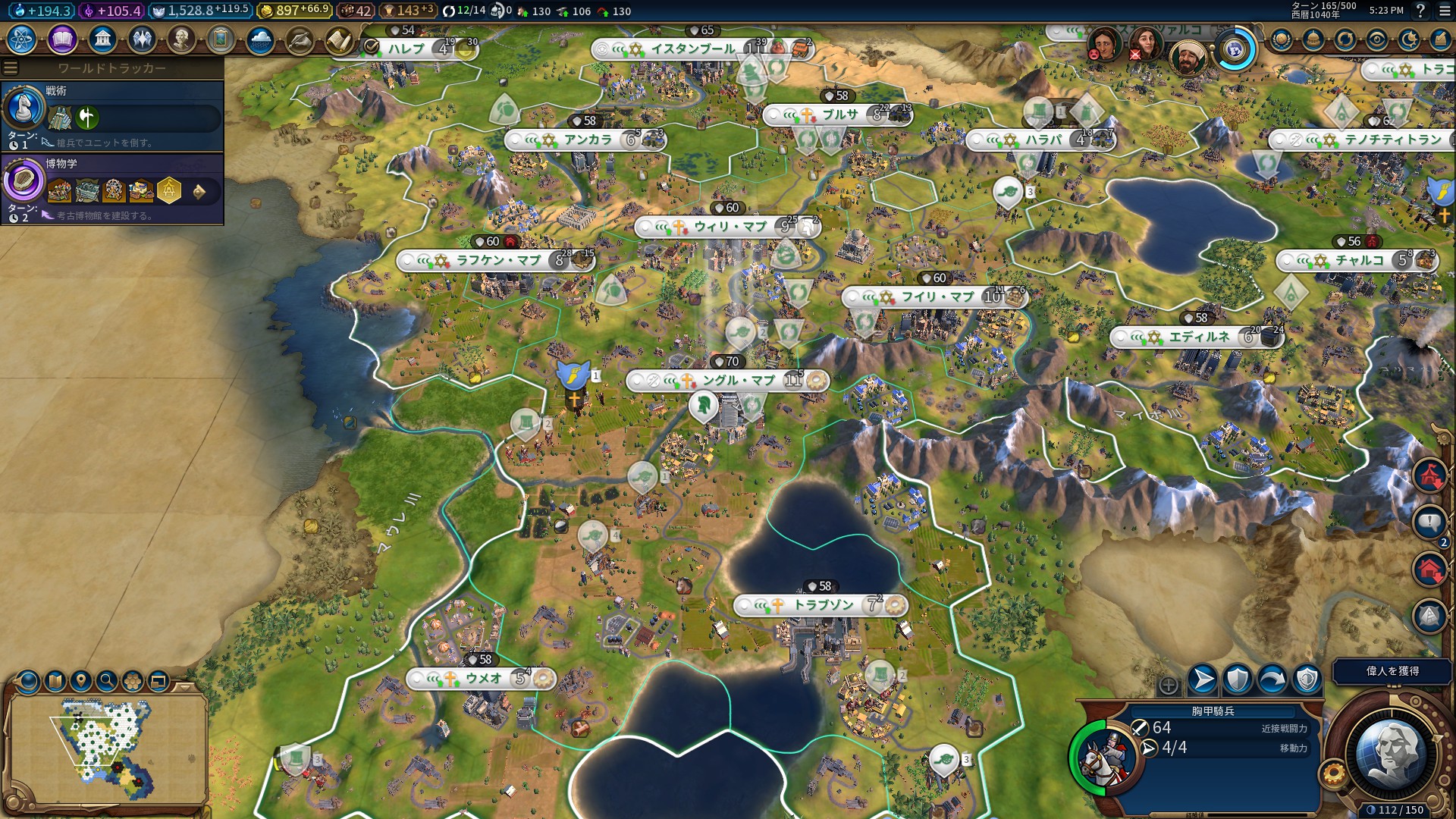Select the 博物学 civic tracker entry
The height and width of the screenshot is (819, 1456).
(112, 188)
